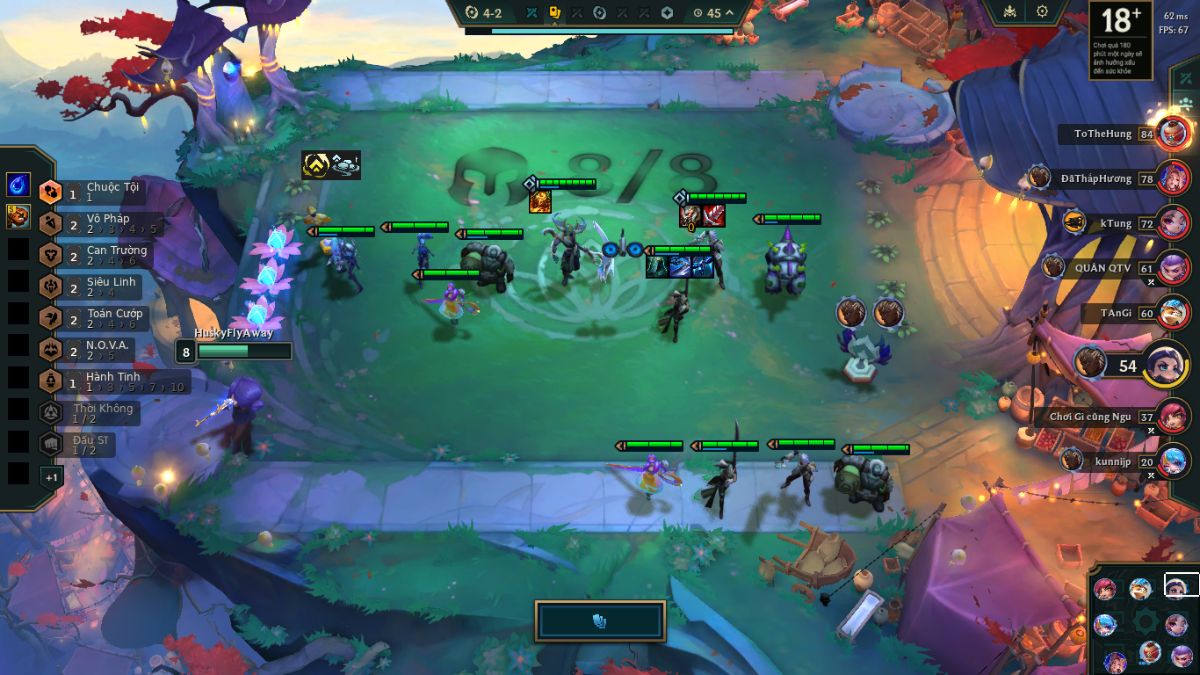Click the center hand button at bottom
Screen dimensions: 1200x675
click(600, 621)
